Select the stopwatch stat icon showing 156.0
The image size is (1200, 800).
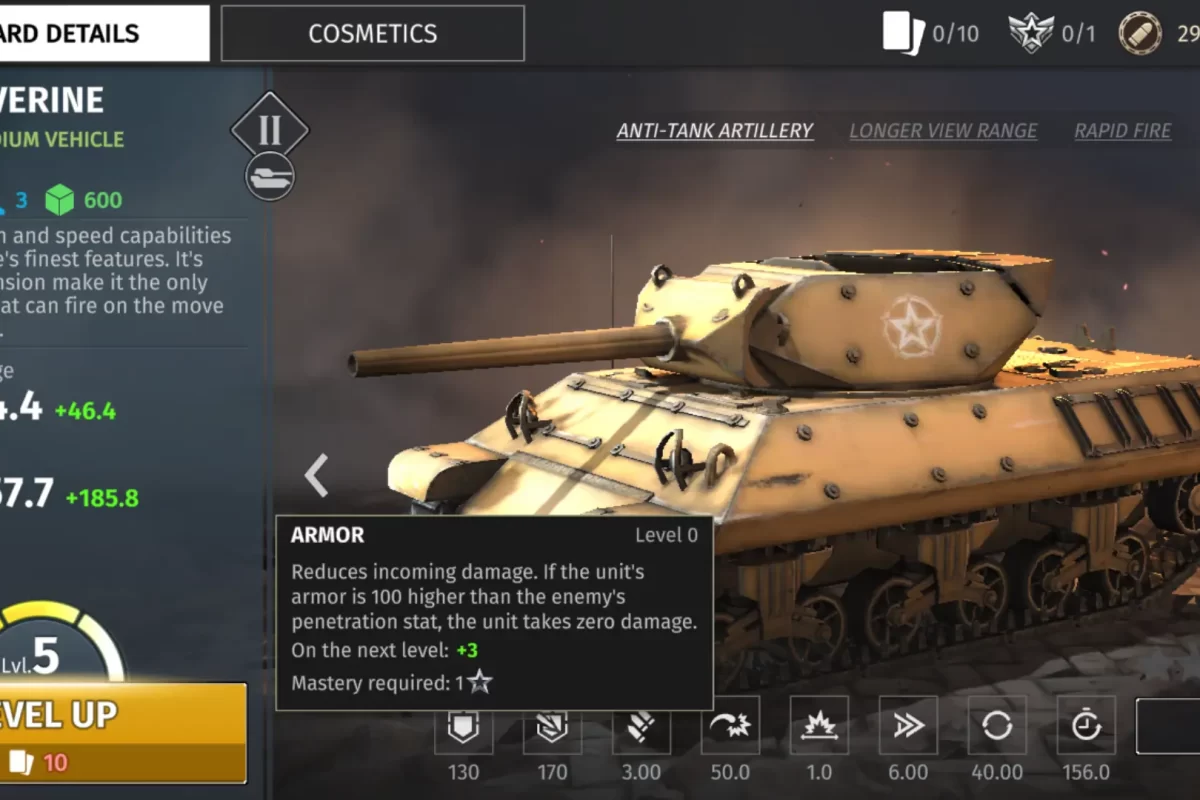click(x=1086, y=726)
